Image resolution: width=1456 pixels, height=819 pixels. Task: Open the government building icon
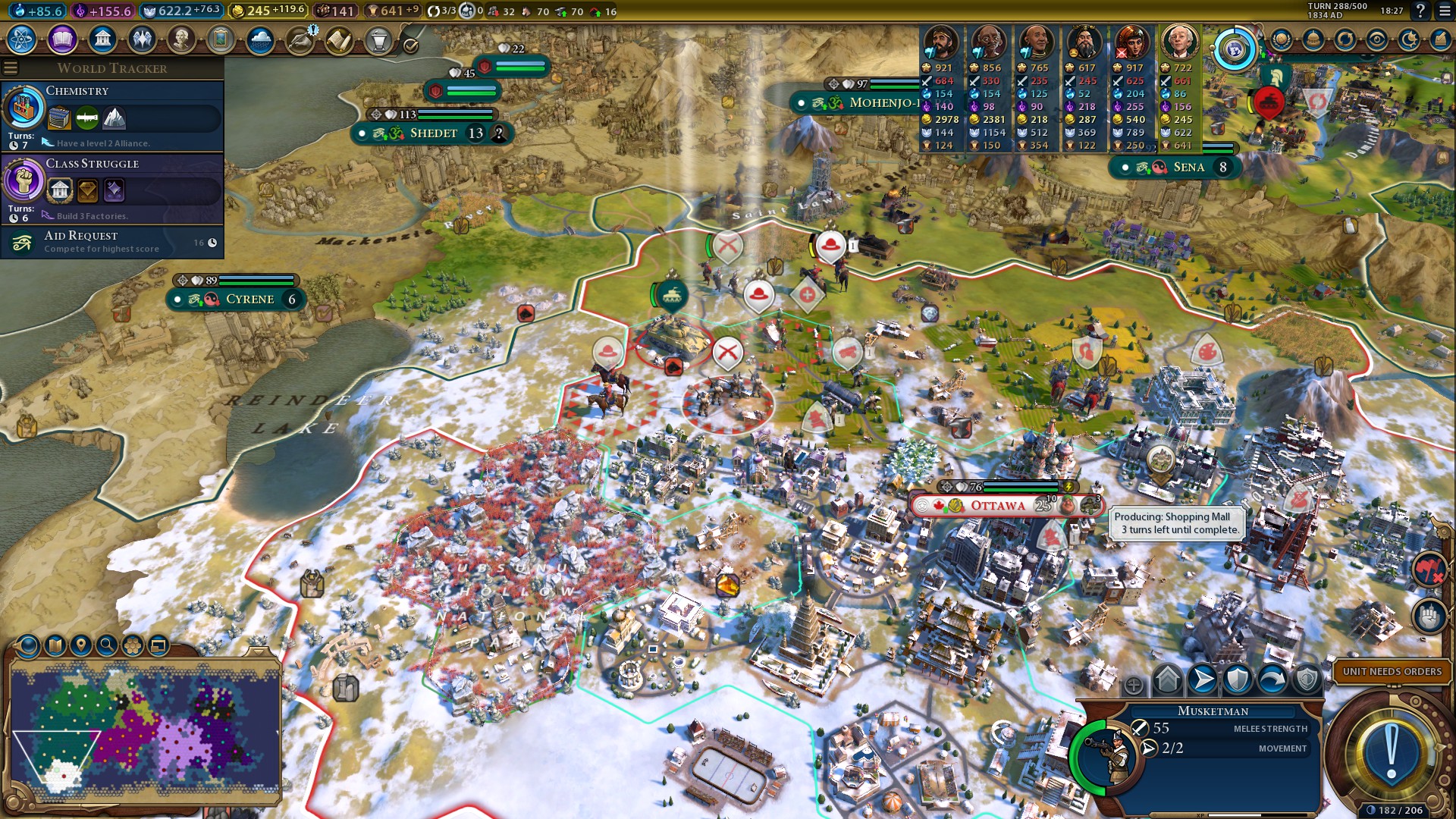click(102, 39)
